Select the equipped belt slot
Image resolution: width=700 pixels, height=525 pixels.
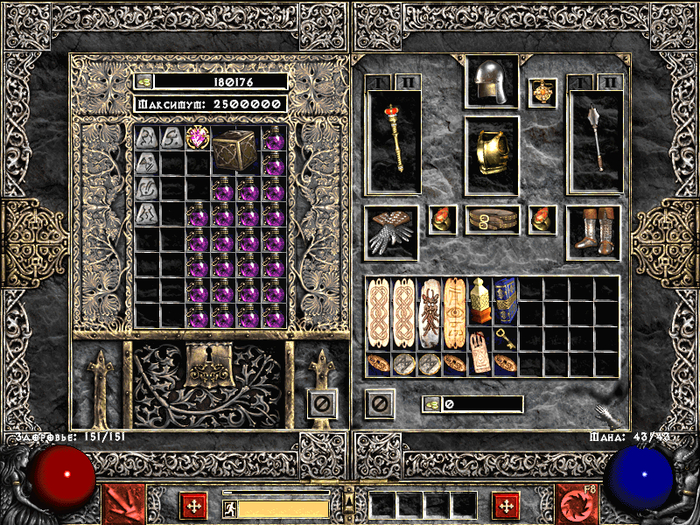point(492,219)
